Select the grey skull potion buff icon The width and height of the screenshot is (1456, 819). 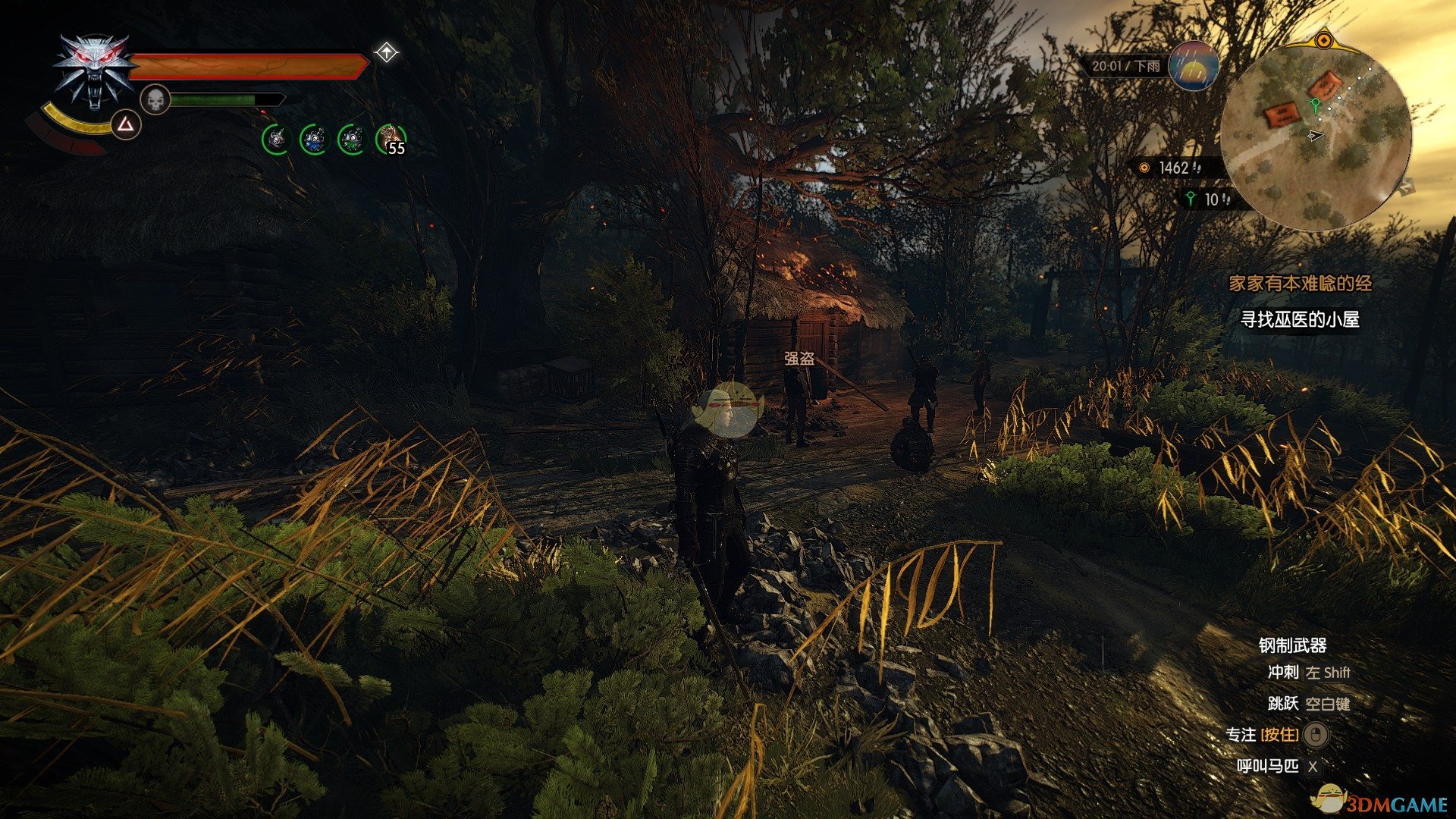pos(276,140)
